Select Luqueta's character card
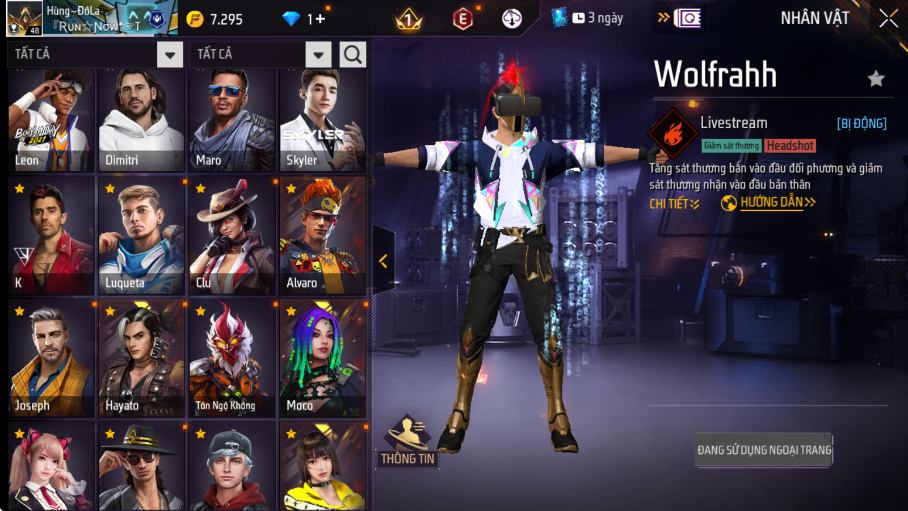This screenshot has height=511, width=908. [x=141, y=236]
